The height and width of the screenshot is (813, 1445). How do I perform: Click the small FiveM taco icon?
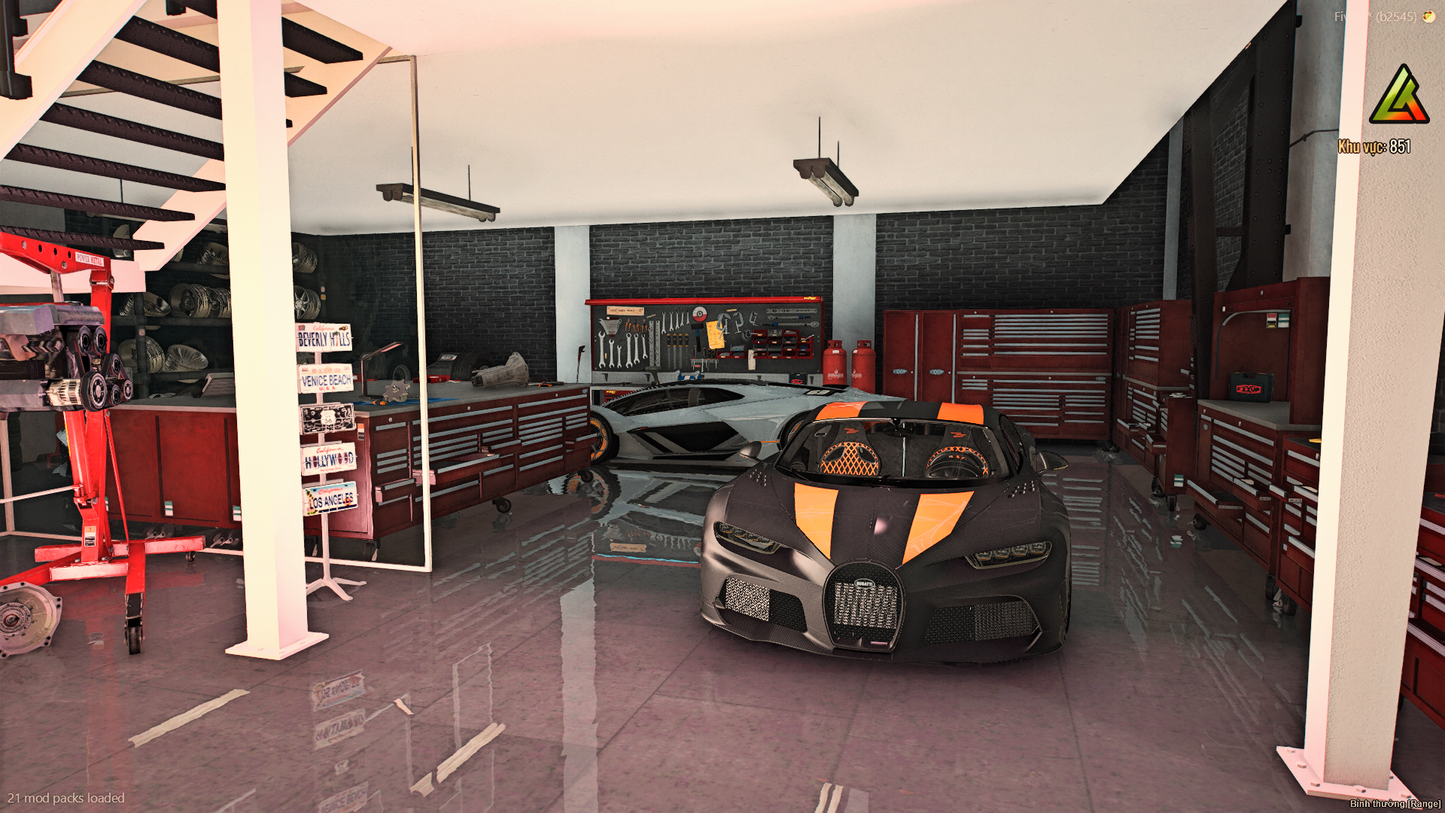[x=1430, y=17]
